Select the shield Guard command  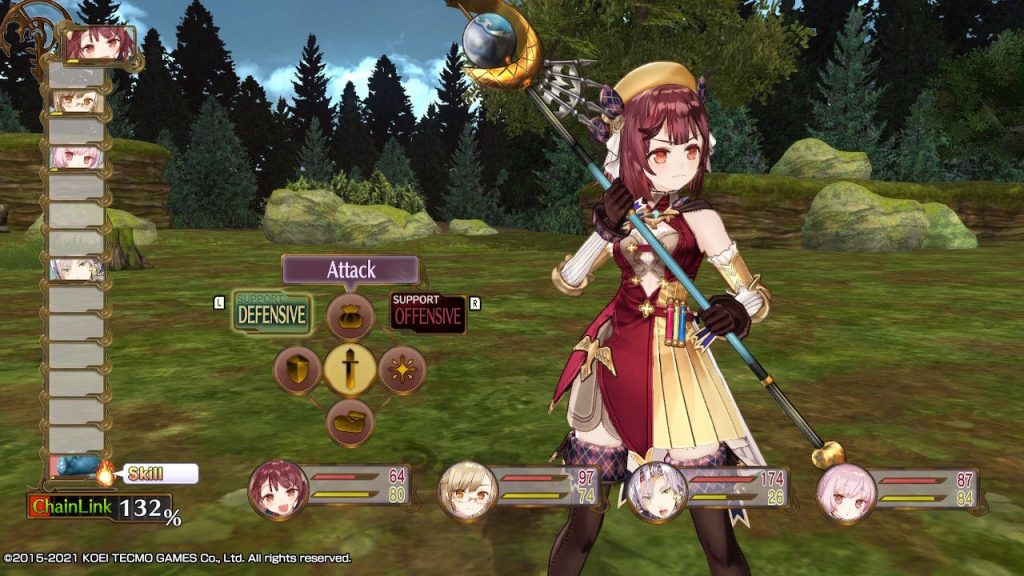(297, 370)
